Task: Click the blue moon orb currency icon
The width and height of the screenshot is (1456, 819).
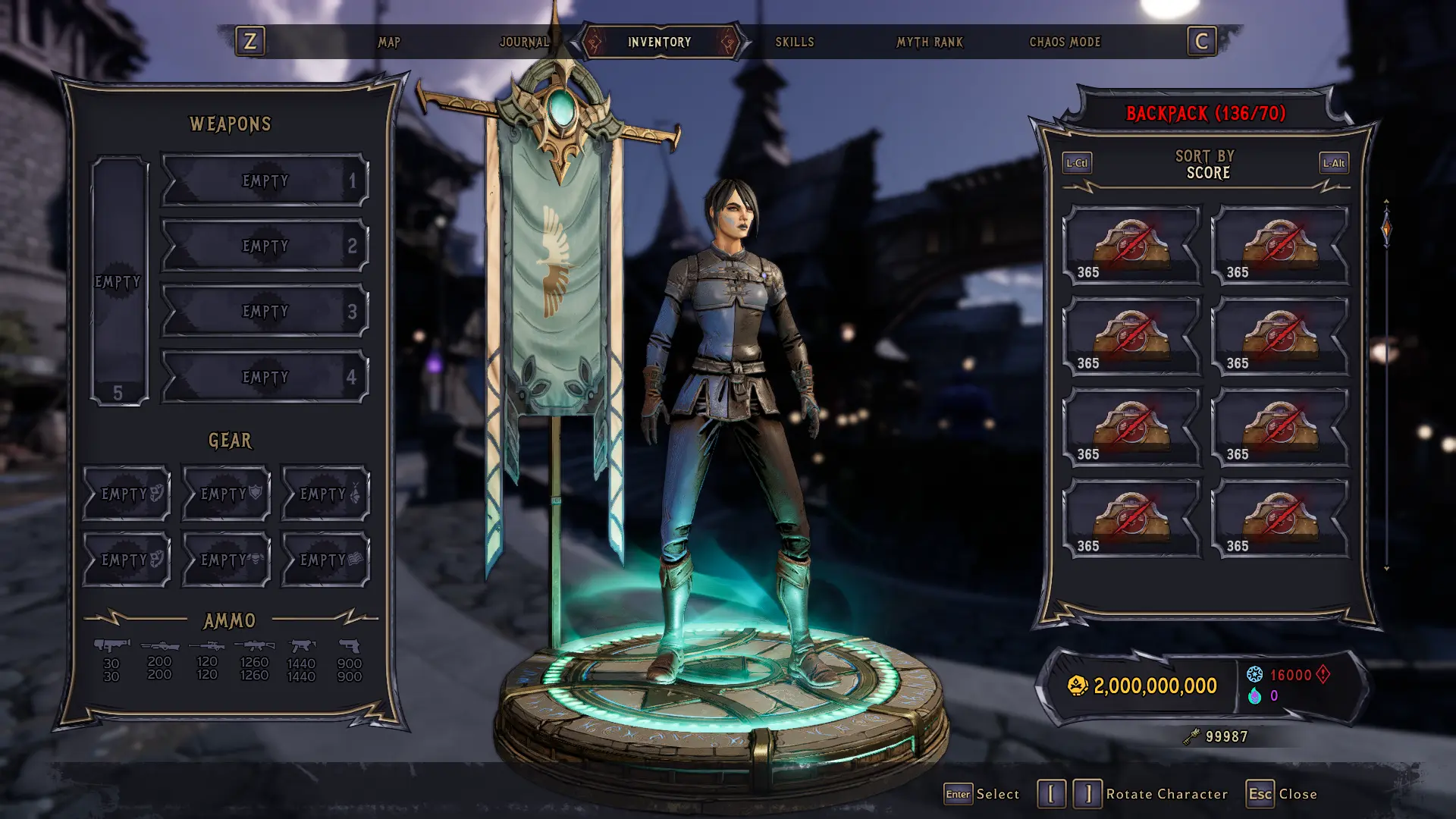Action: click(x=1255, y=674)
